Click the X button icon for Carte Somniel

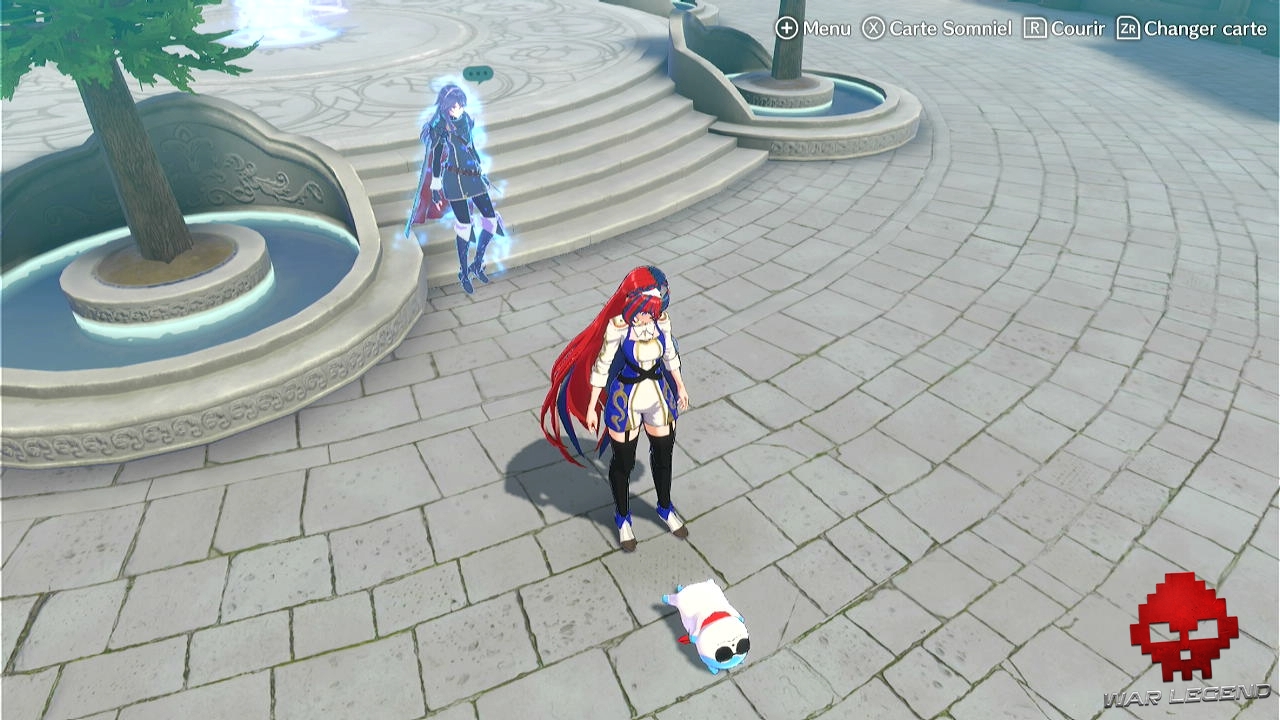(x=873, y=29)
